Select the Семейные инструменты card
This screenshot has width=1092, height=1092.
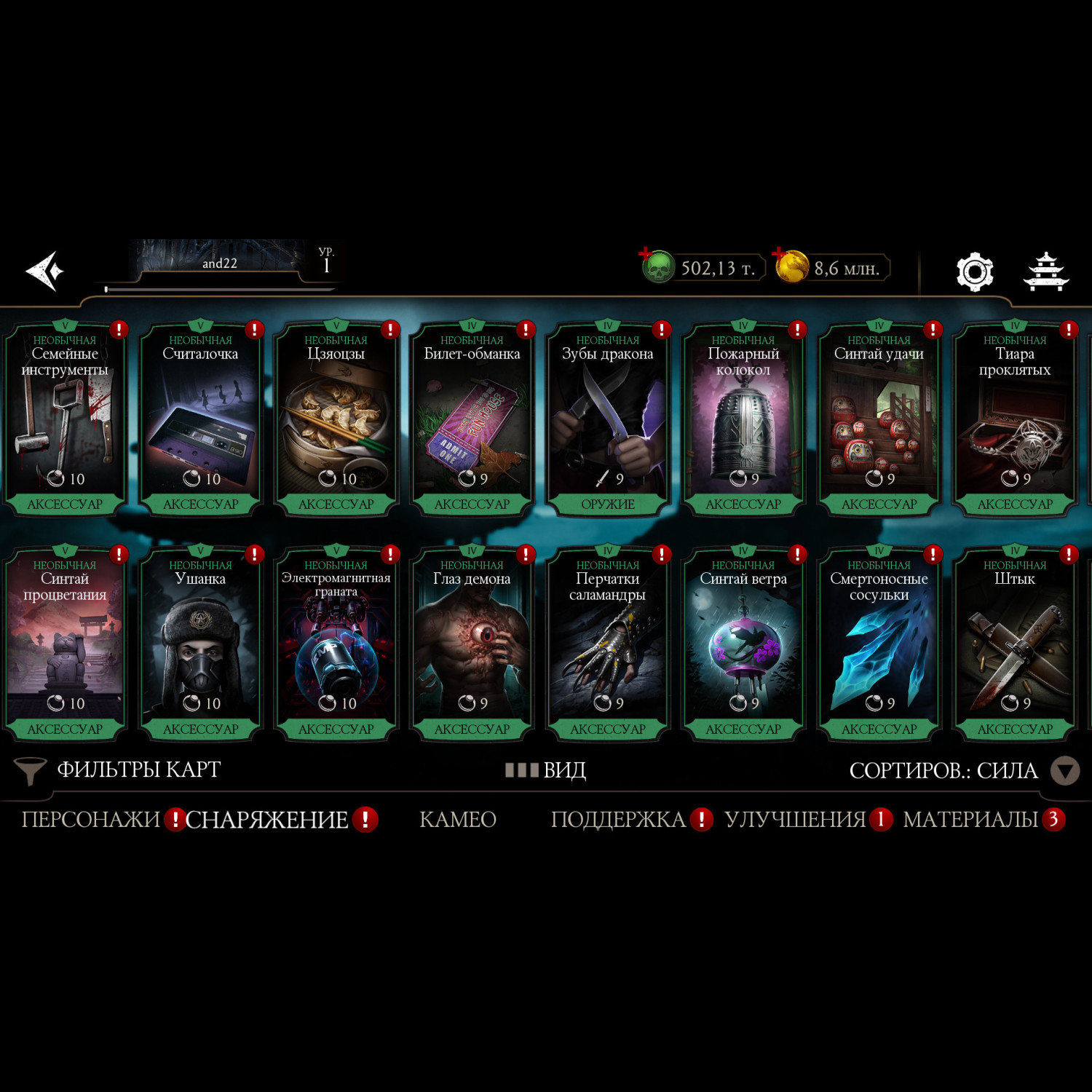coord(65,419)
